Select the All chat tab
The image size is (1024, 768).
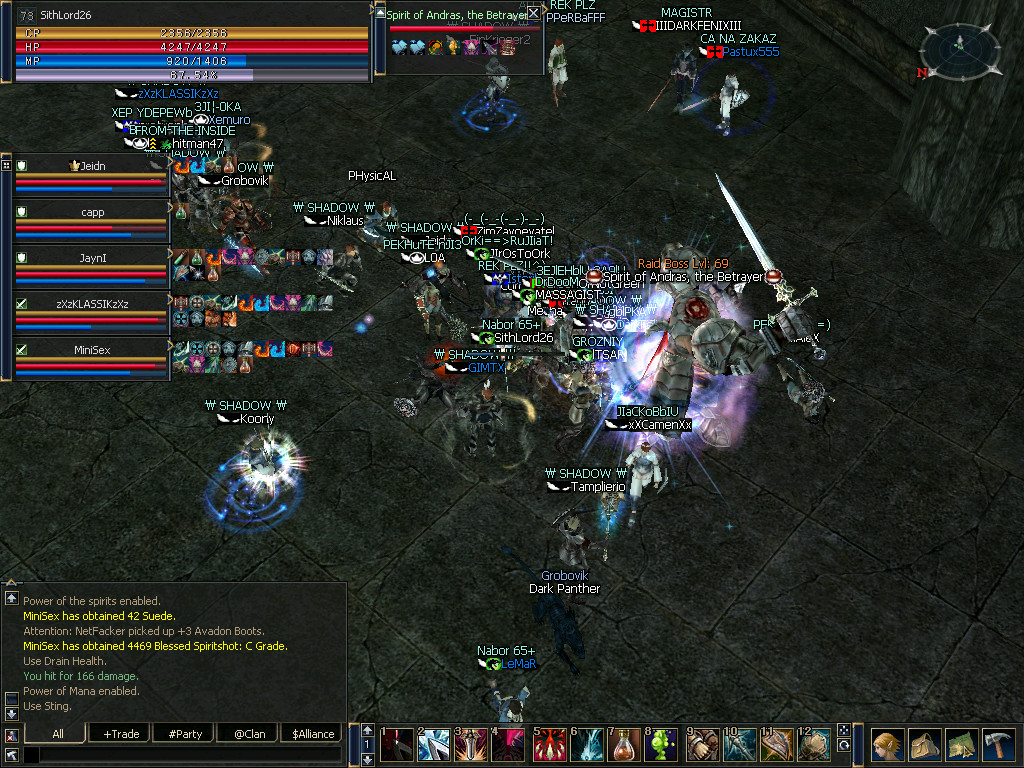(57, 734)
